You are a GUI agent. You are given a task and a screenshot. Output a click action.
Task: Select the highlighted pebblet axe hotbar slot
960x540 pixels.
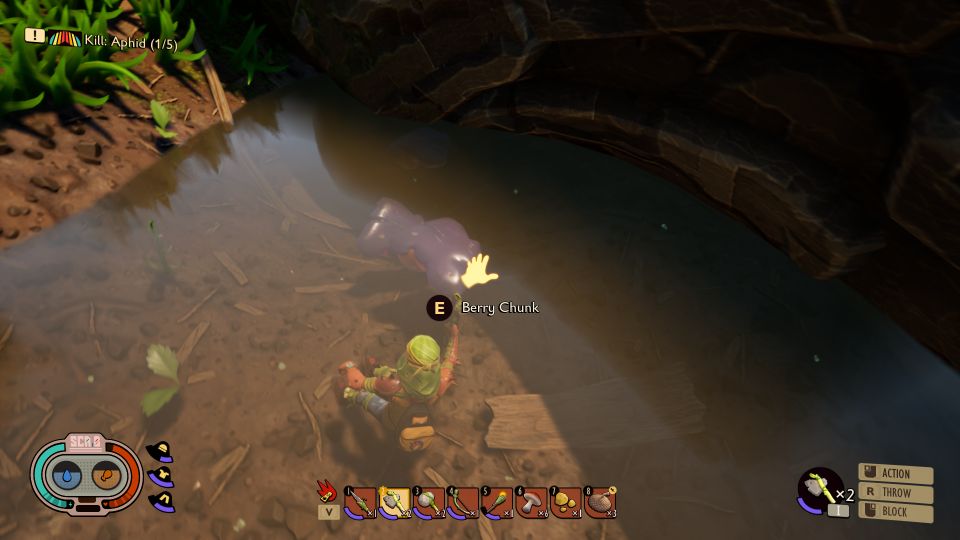pos(394,501)
